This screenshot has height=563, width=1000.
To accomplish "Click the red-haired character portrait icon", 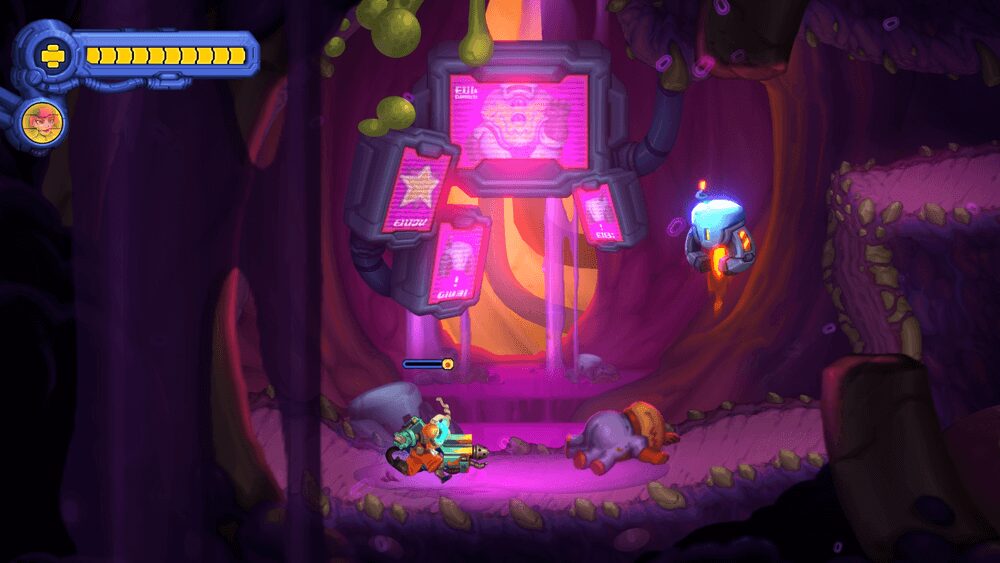I will tap(42, 122).
